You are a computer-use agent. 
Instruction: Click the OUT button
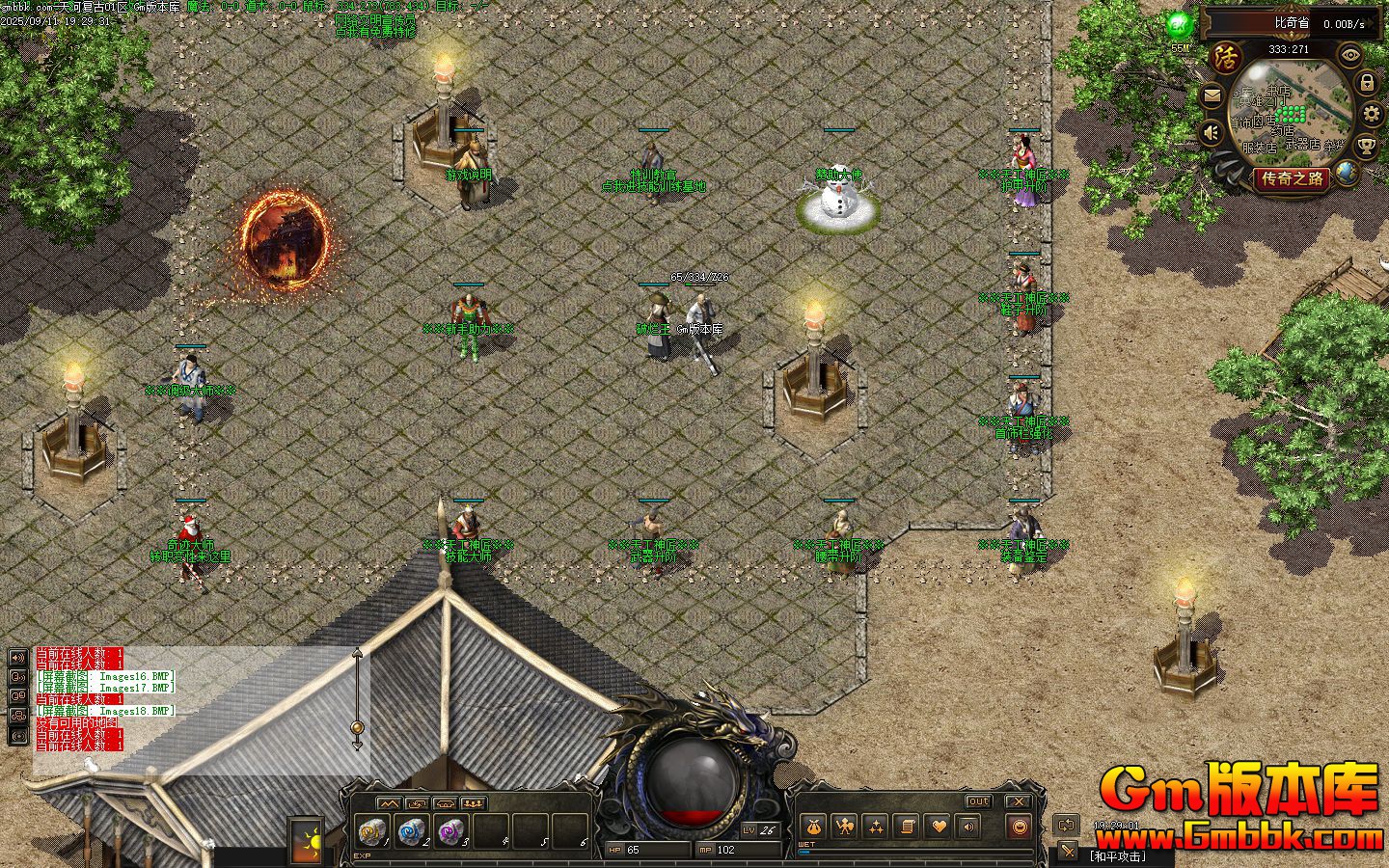pos(978,801)
